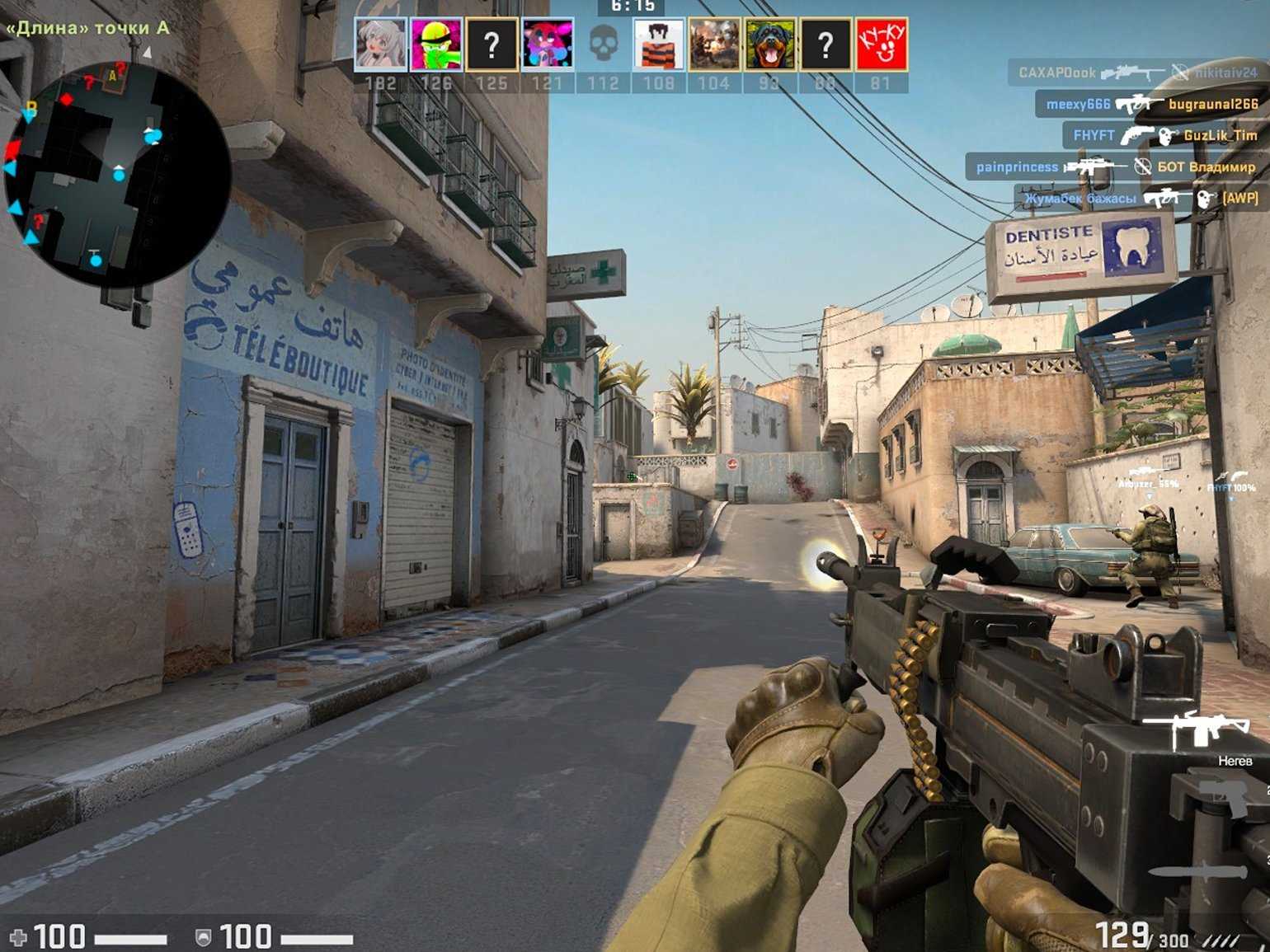This screenshot has height=952, width=1270.
Task: Select the pink fox player avatar
Action: pyautogui.click(x=548, y=44)
